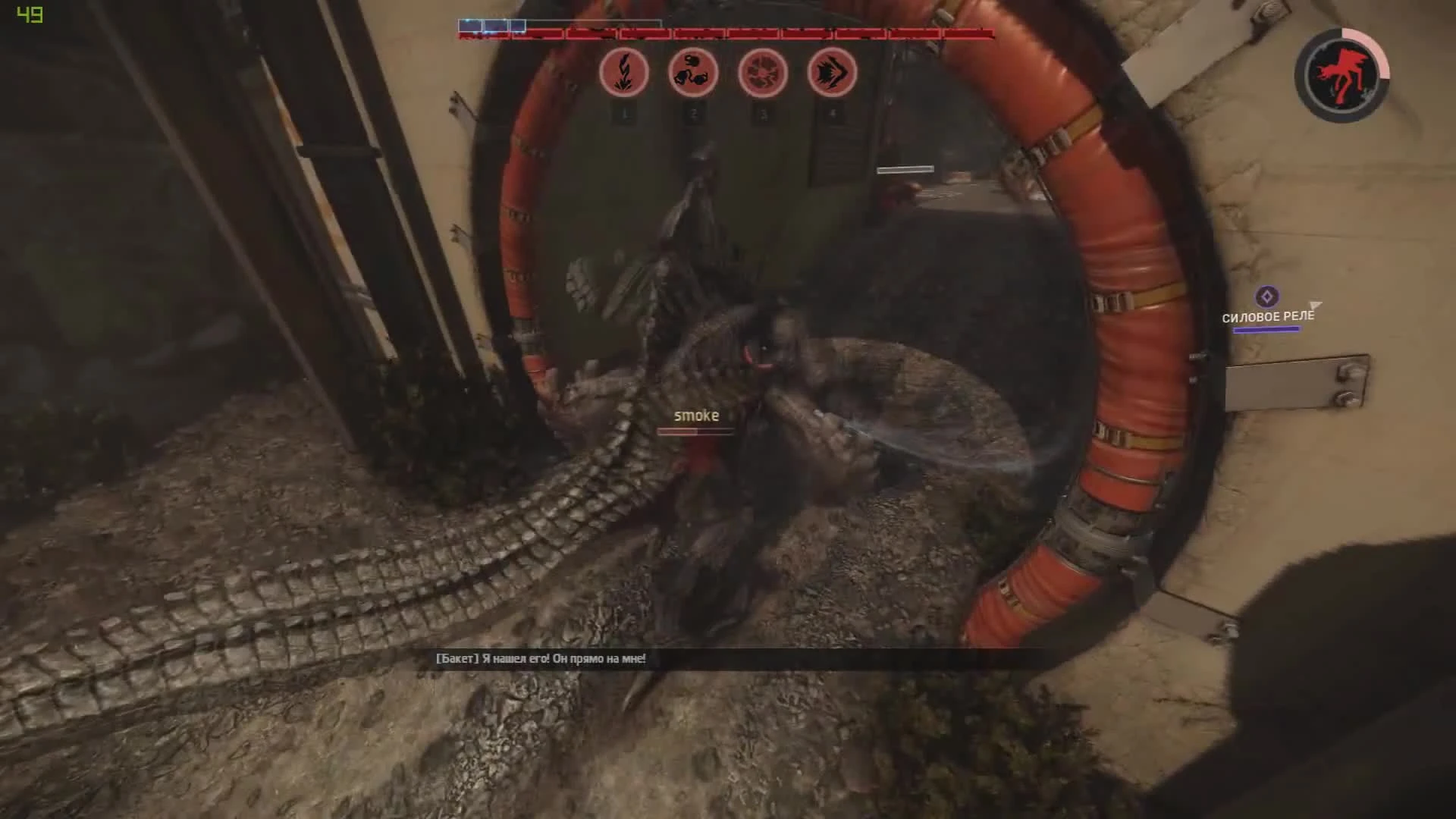Open the keybind label under ability 1
Image resolution: width=1456 pixels, height=819 pixels.
coord(623,115)
